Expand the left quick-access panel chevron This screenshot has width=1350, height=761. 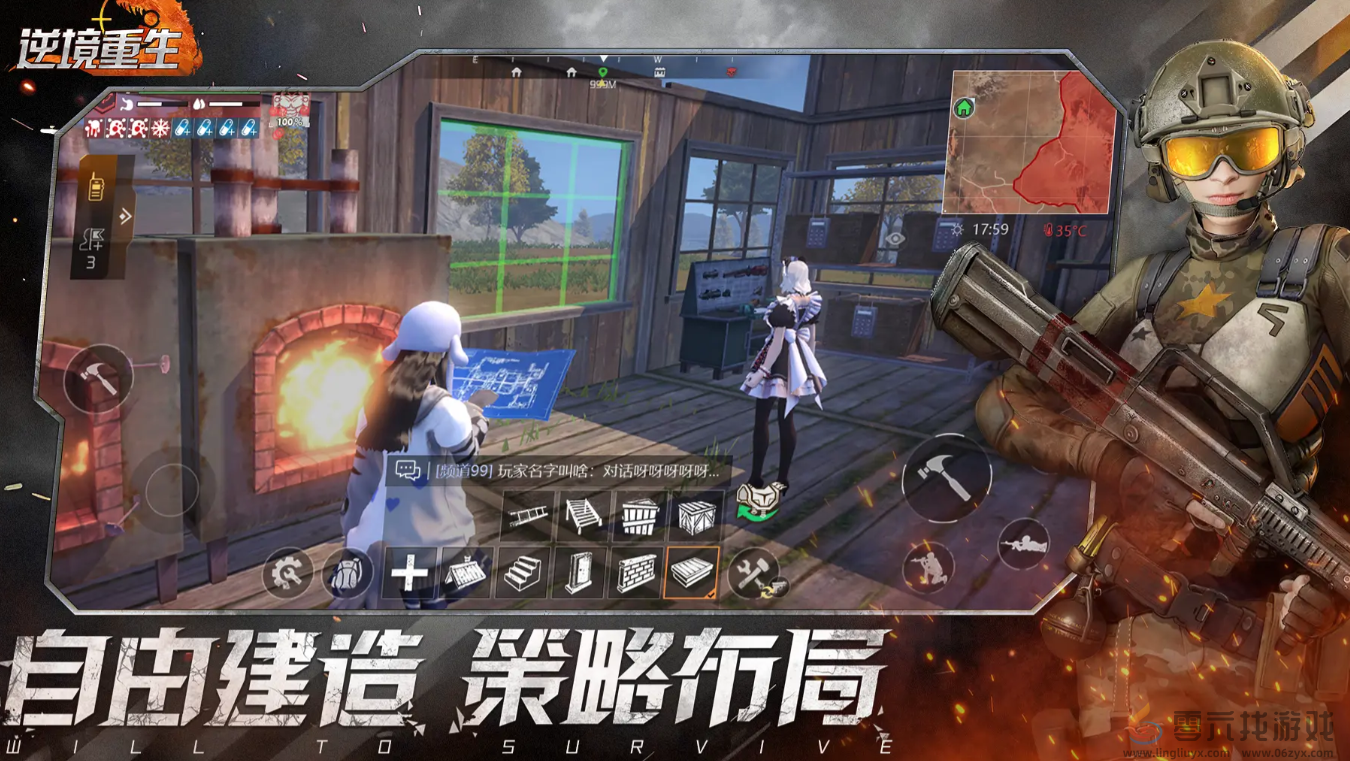pos(125,214)
